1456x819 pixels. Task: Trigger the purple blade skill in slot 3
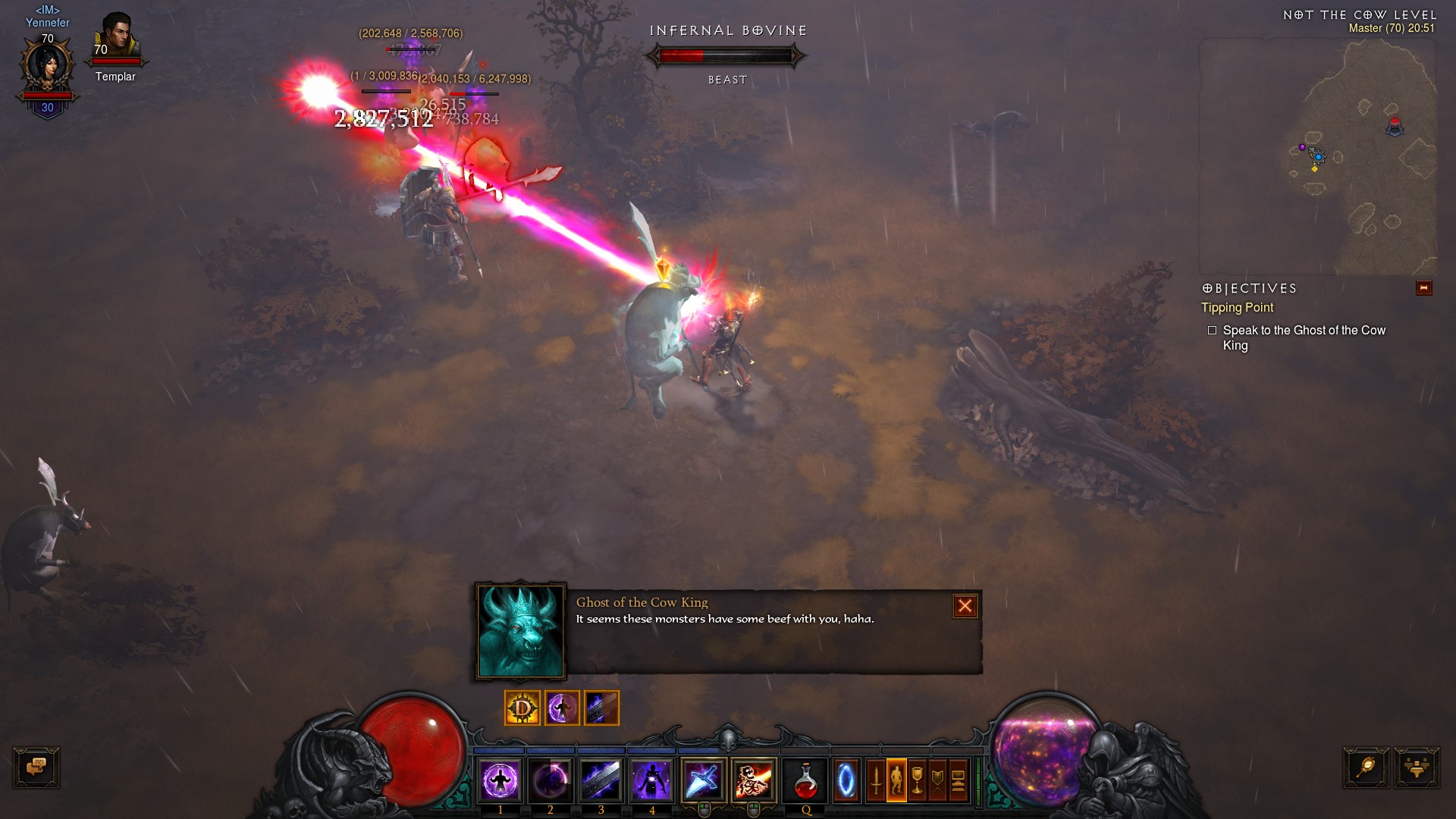point(601,780)
